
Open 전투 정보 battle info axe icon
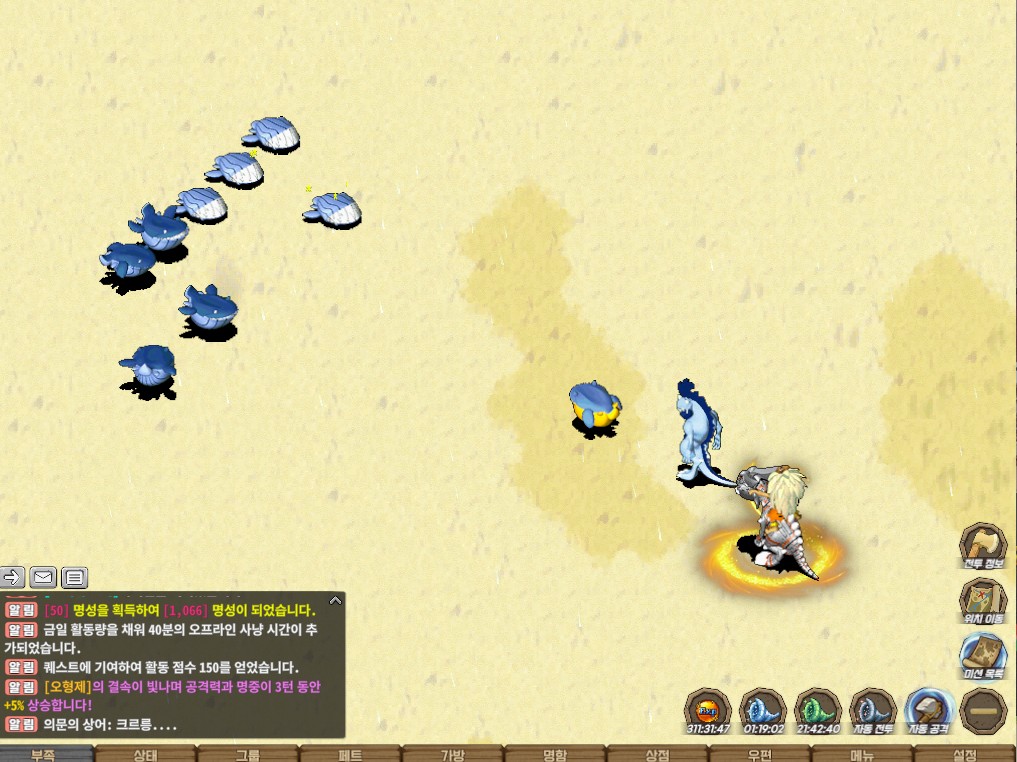(983, 546)
